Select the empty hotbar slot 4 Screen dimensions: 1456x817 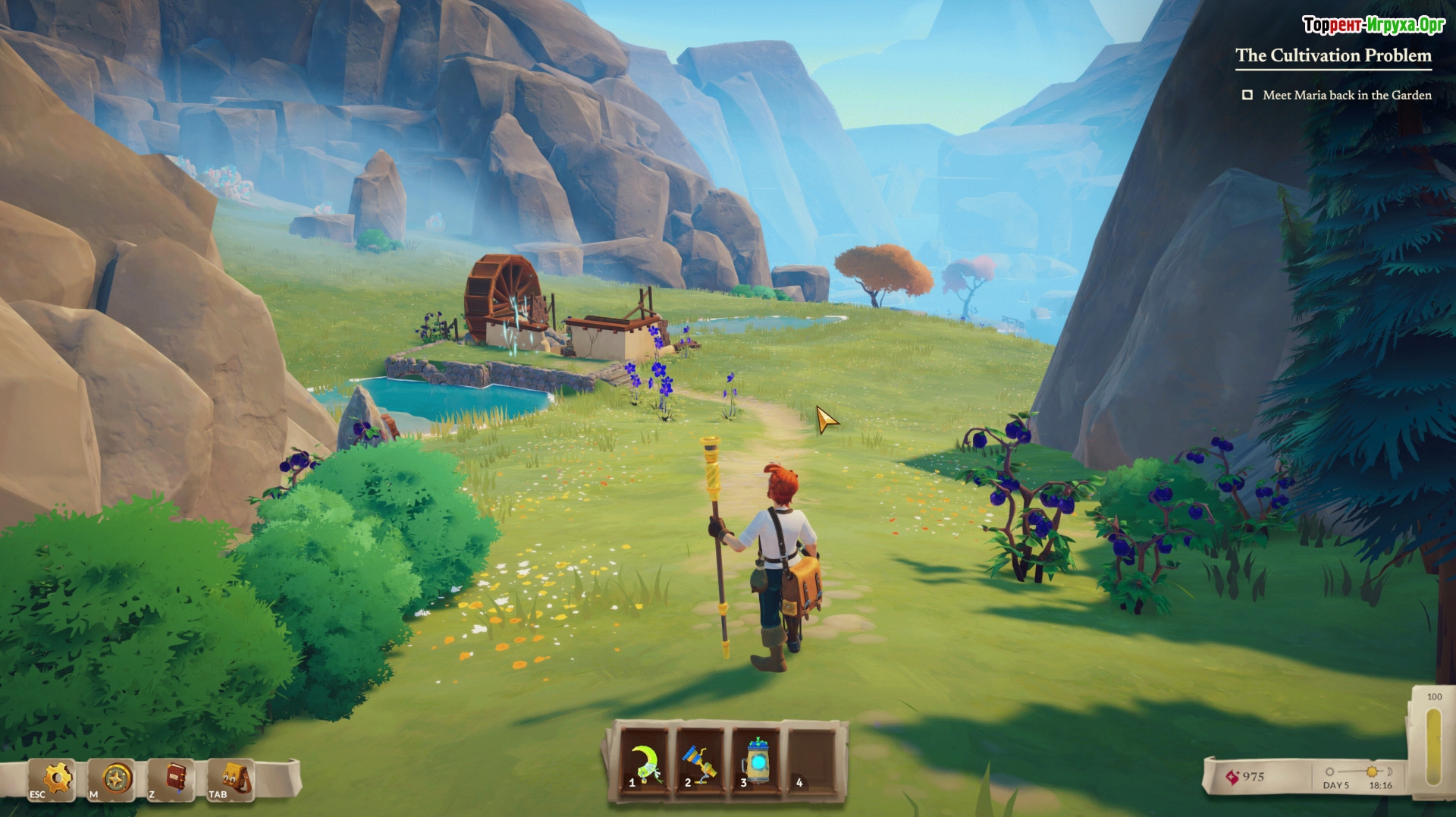[x=812, y=762]
